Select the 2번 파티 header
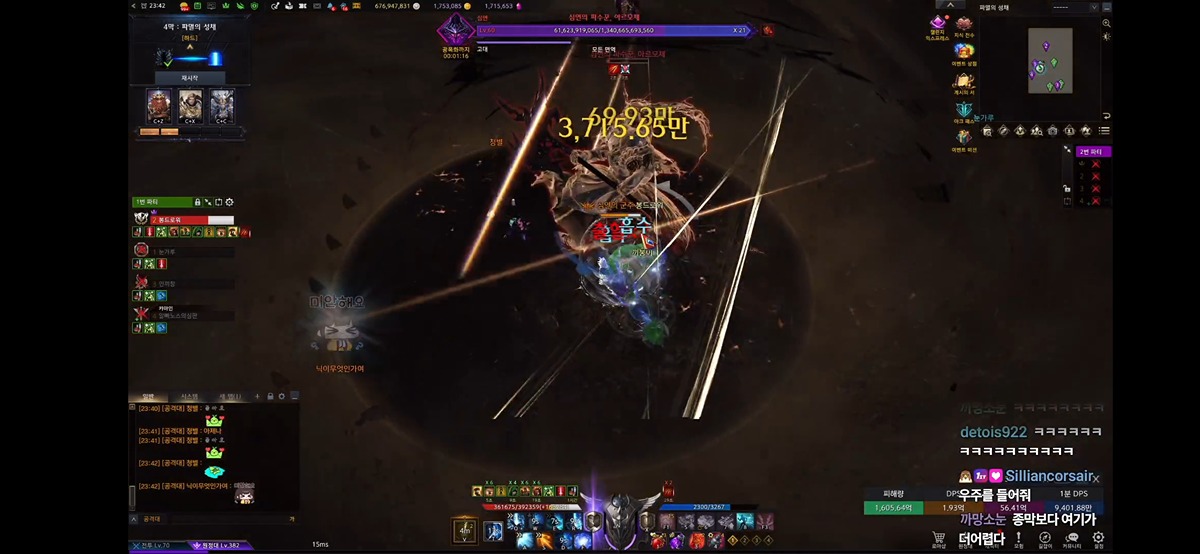Image resolution: width=1200 pixels, height=554 pixels. [1093, 151]
